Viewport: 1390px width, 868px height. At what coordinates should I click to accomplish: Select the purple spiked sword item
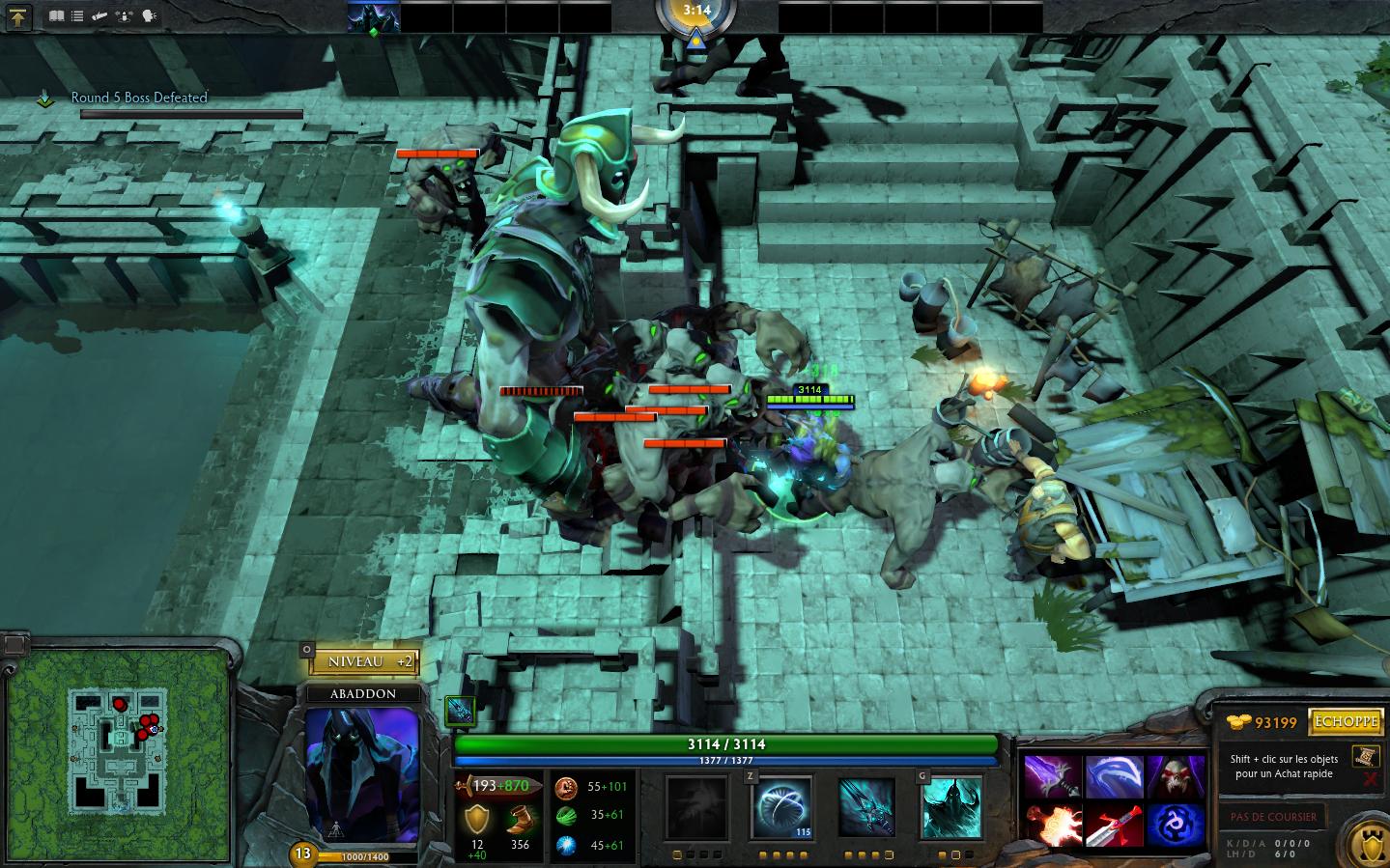[1052, 776]
